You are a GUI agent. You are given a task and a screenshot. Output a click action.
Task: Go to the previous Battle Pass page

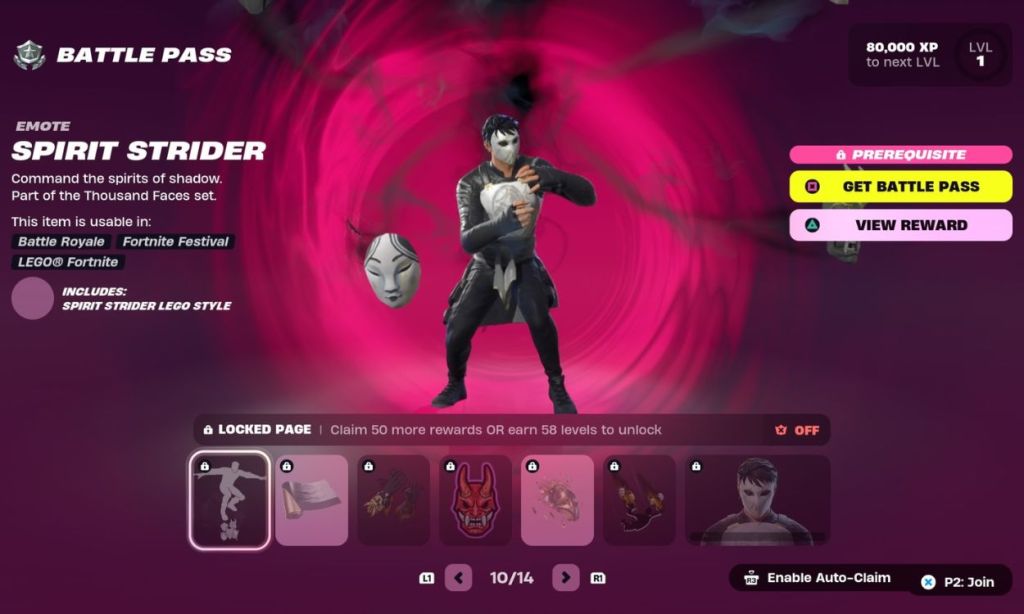(458, 577)
